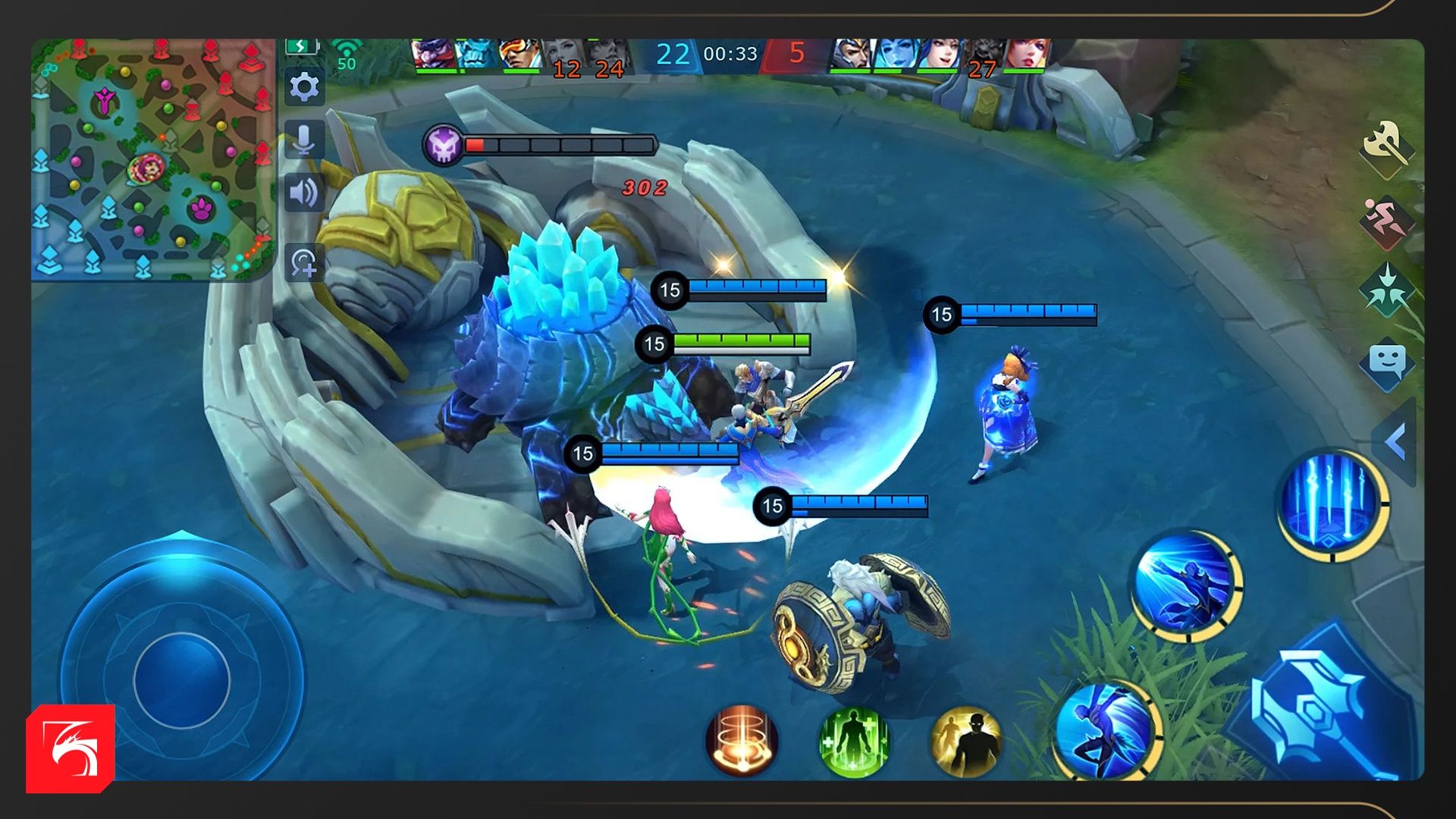Expand the side panel arrow
The width and height of the screenshot is (1456, 819).
(1396, 441)
